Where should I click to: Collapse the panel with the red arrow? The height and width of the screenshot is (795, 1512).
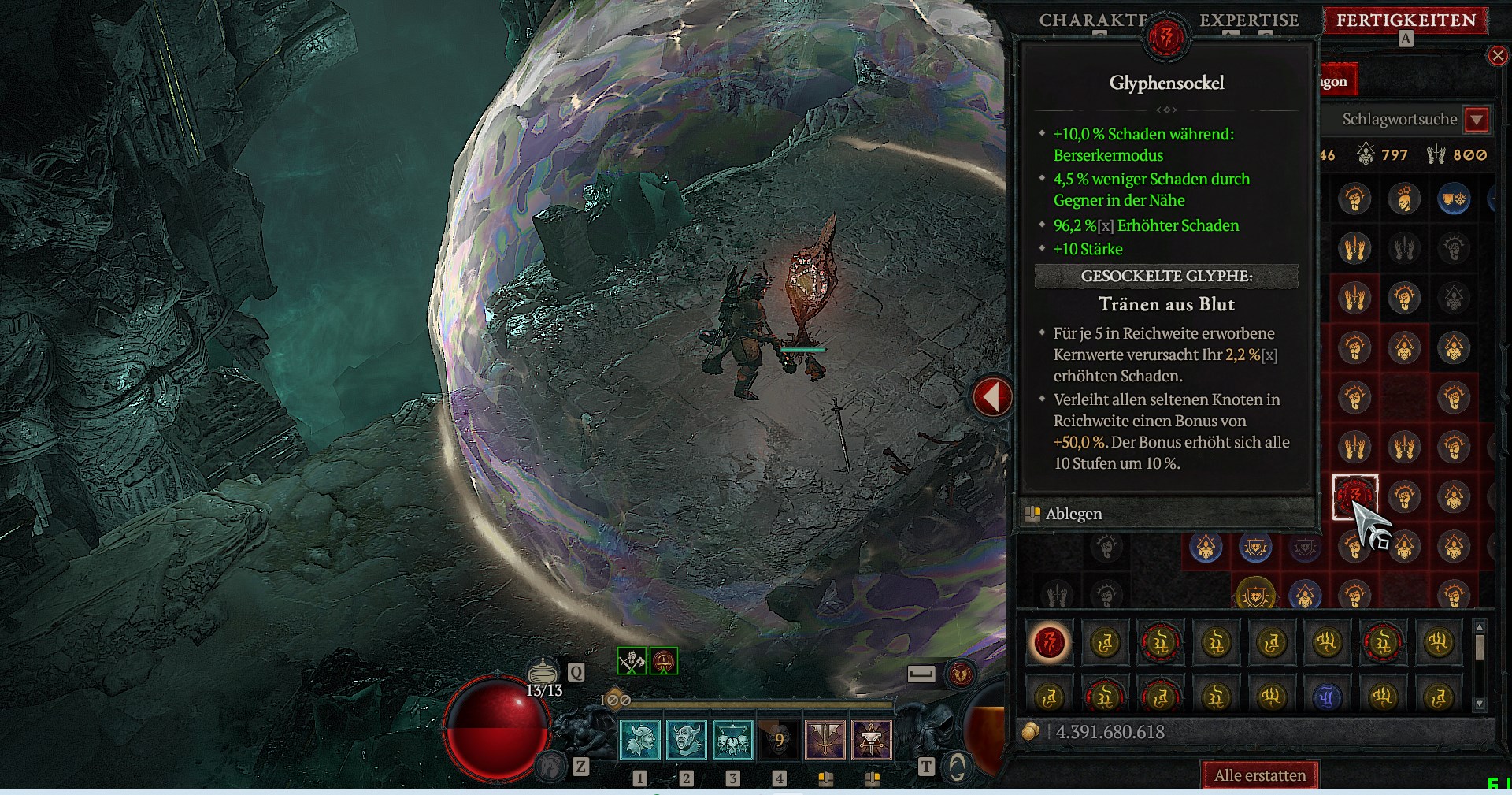click(x=991, y=396)
